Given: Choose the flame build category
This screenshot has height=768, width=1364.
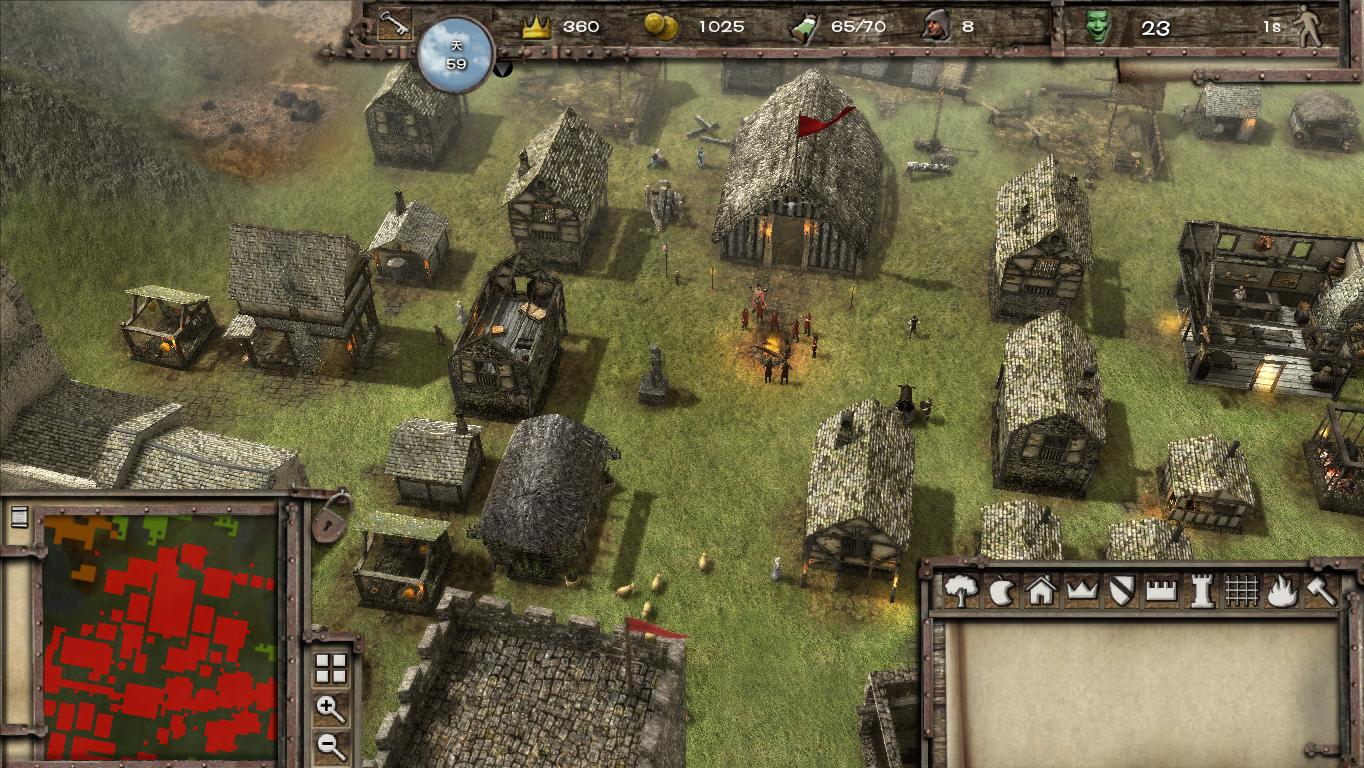Looking at the screenshot, I should pos(1281,591).
